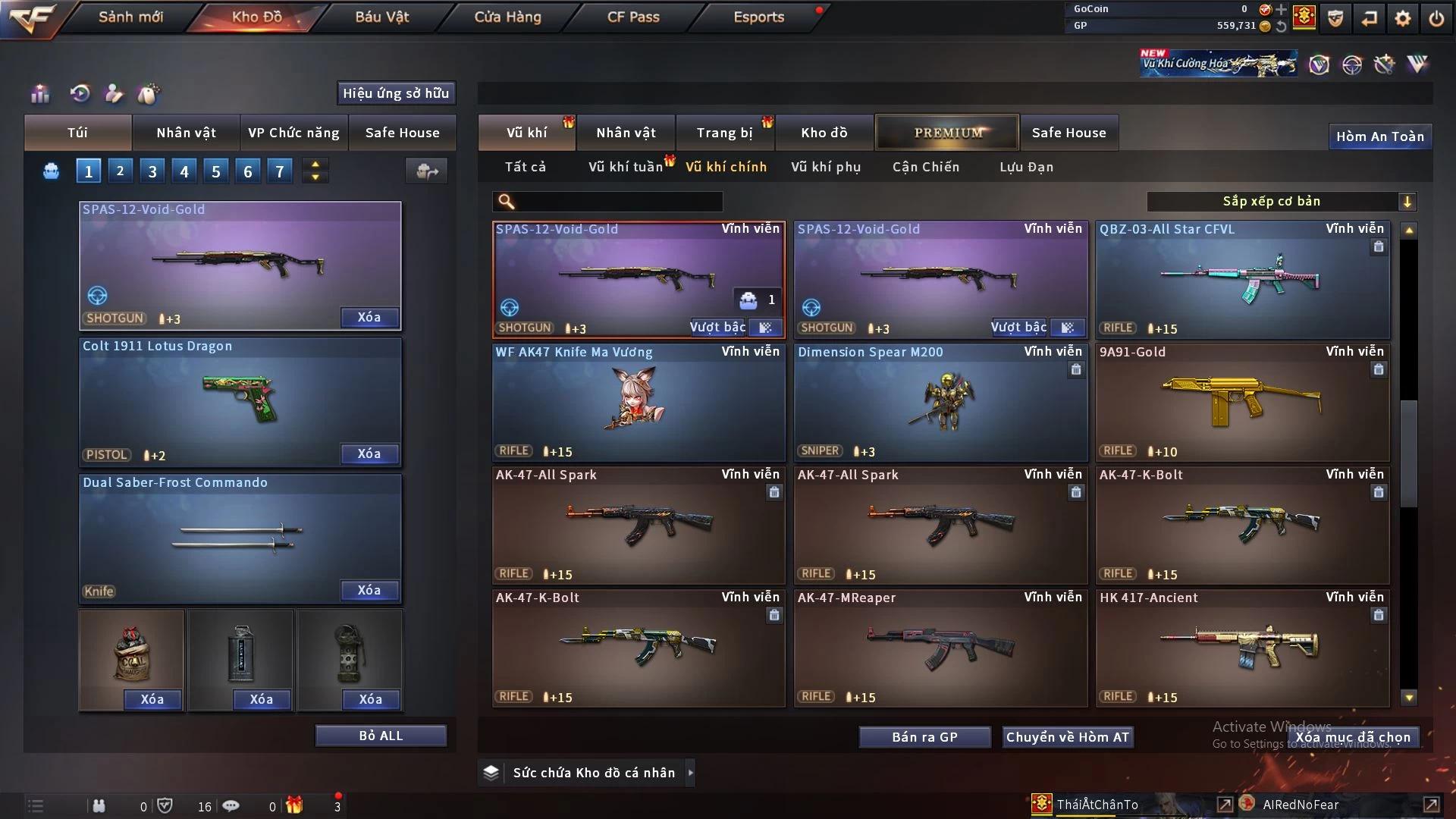
Task: Select bag slot number 3
Action: click(152, 171)
